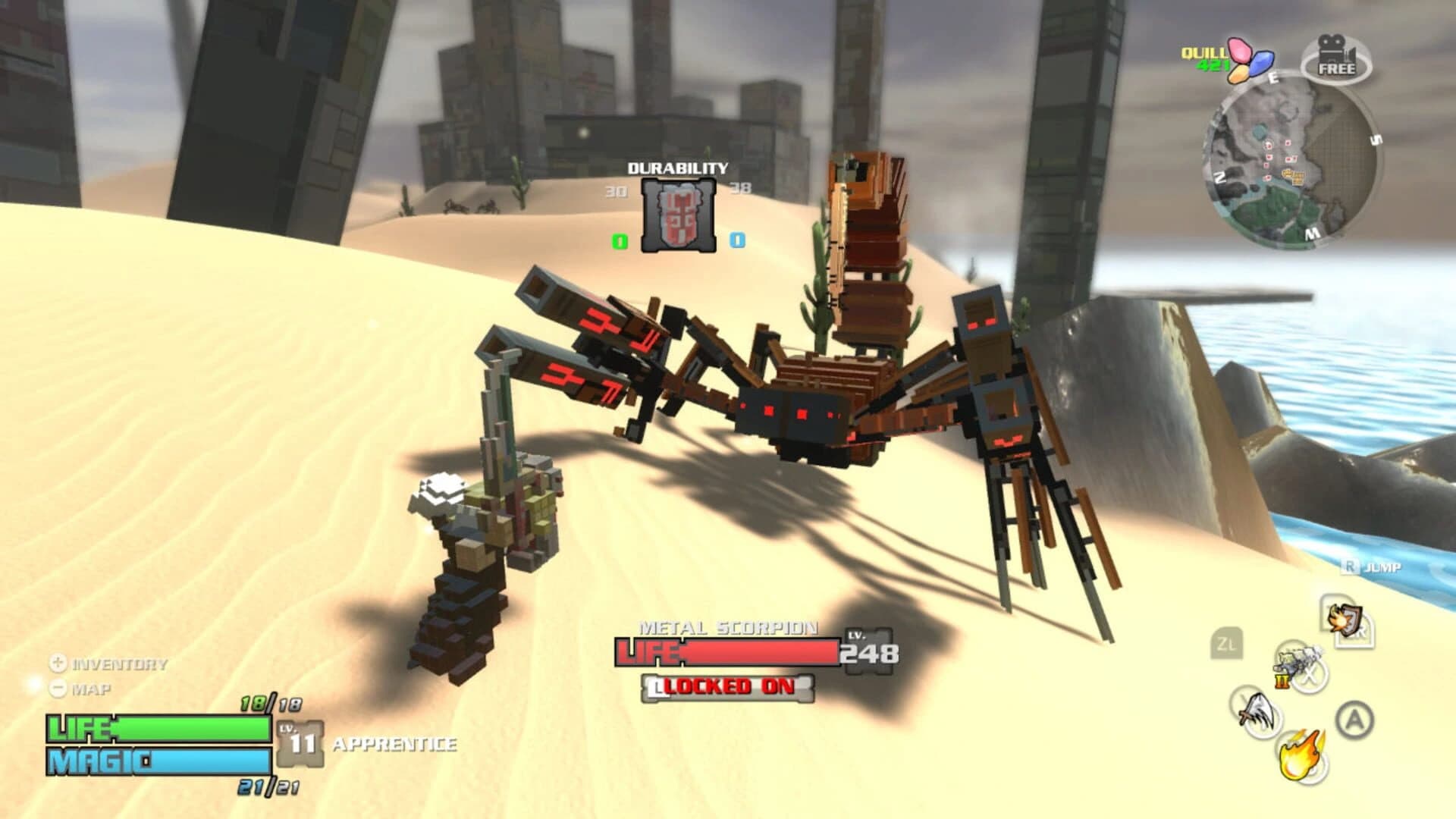Expand the minimap in the corner
Viewport: 1456px width, 819px height.
[1291, 162]
